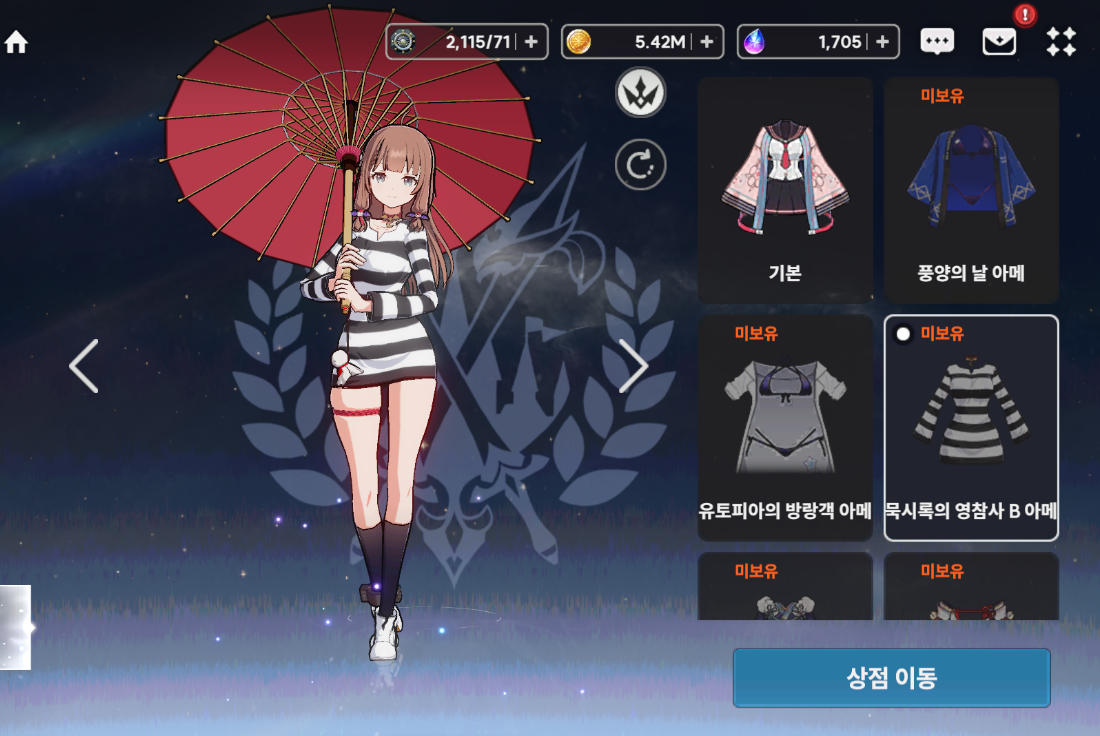Image resolution: width=1100 pixels, height=736 pixels.
Task: Add more gear currency with the plus
Action: (531, 42)
